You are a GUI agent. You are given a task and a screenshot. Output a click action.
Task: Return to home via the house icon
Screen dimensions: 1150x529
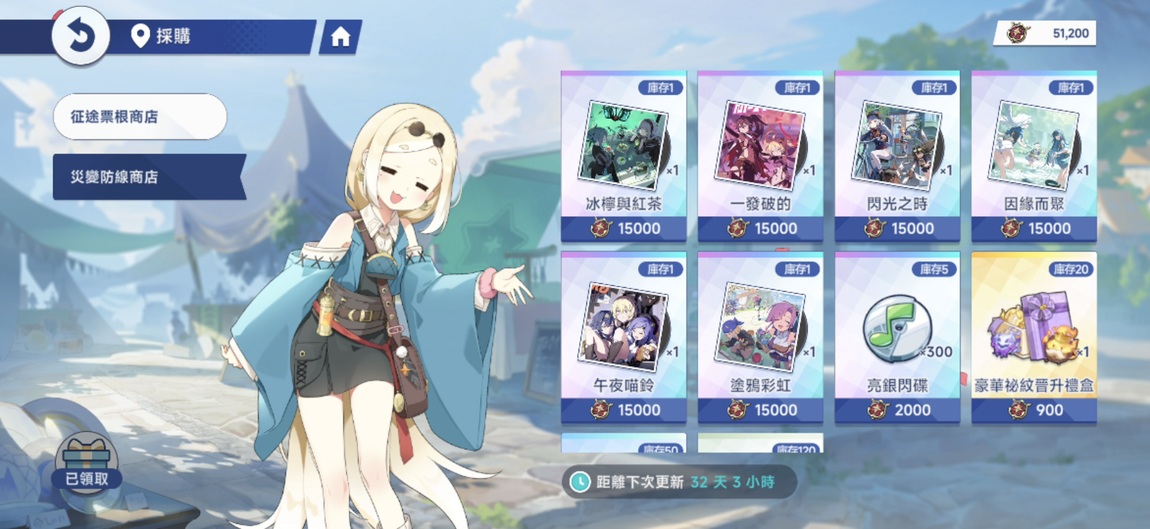click(340, 37)
